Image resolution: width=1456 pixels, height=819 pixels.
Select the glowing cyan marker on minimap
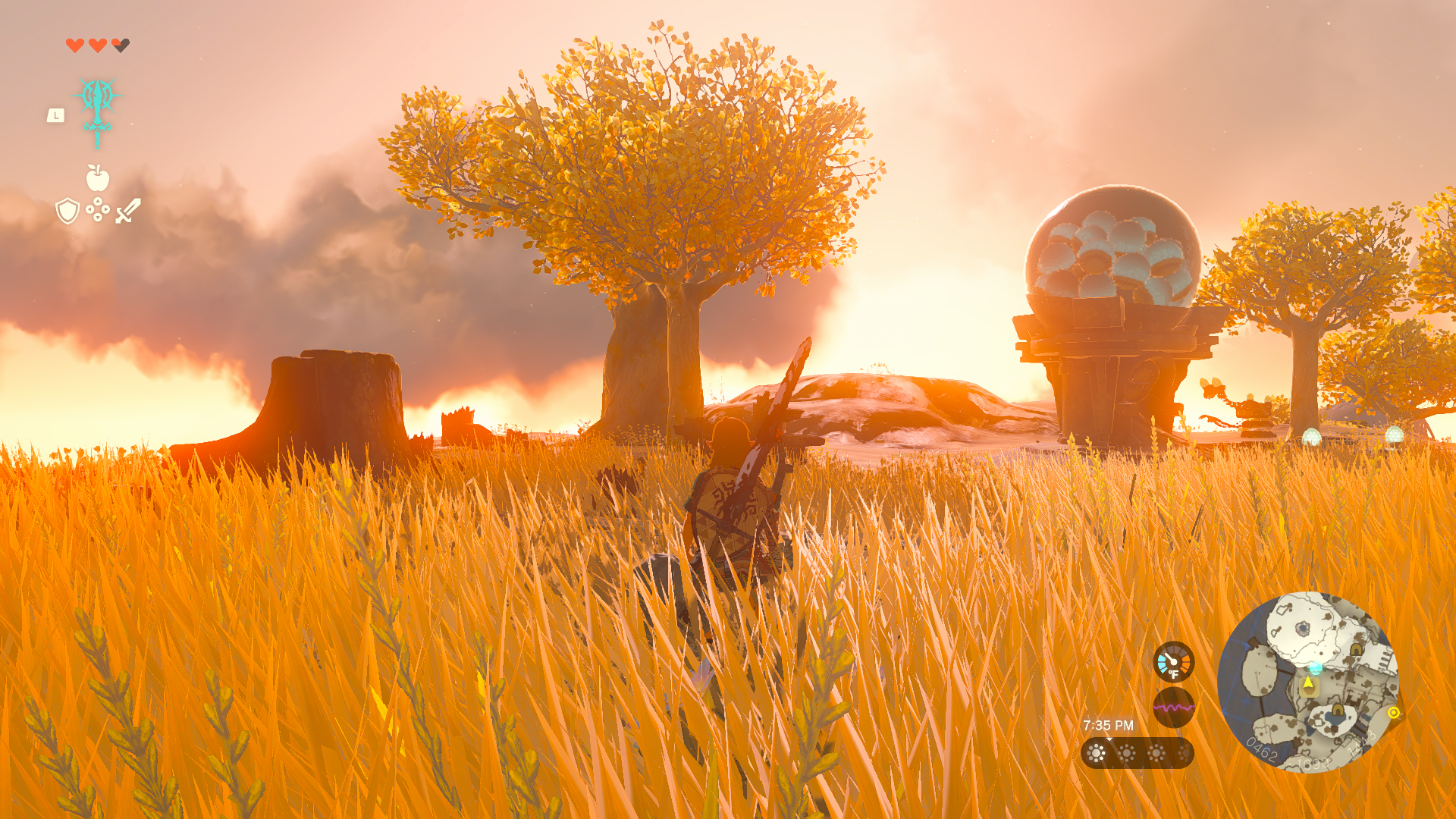pos(1316,667)
